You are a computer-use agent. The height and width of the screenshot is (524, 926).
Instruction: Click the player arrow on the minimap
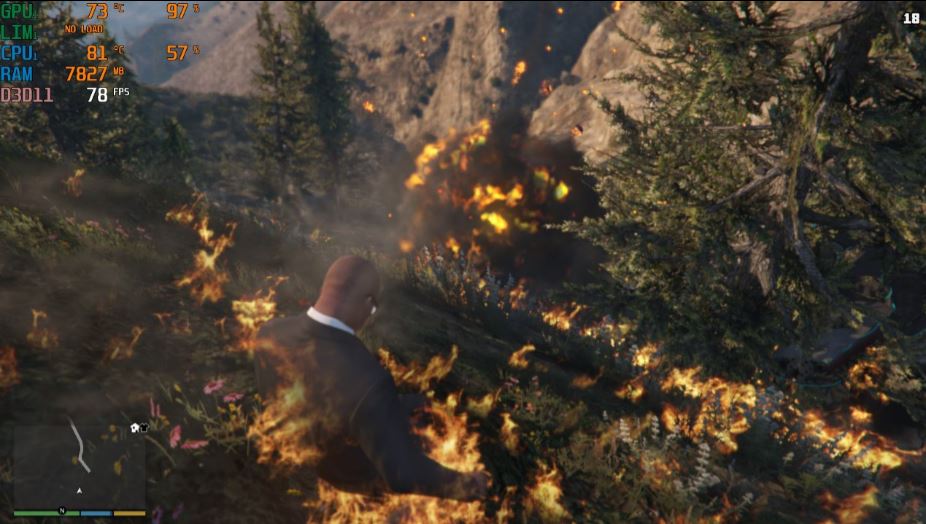pyautogui.click(x=79, y=491)
